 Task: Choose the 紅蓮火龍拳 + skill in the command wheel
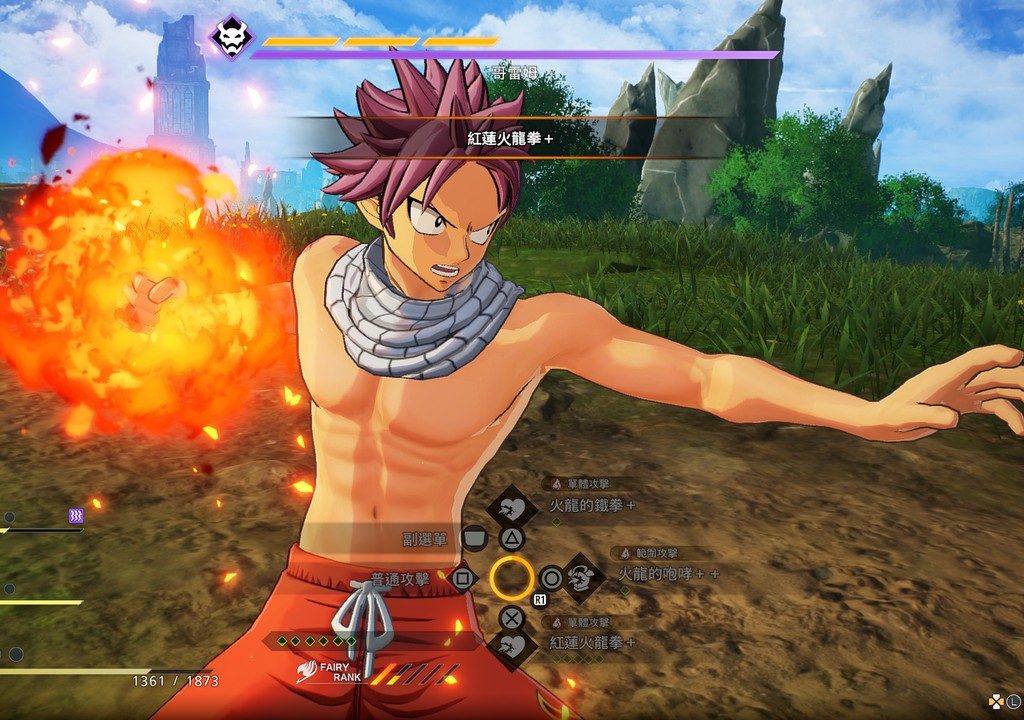(512, 644)
